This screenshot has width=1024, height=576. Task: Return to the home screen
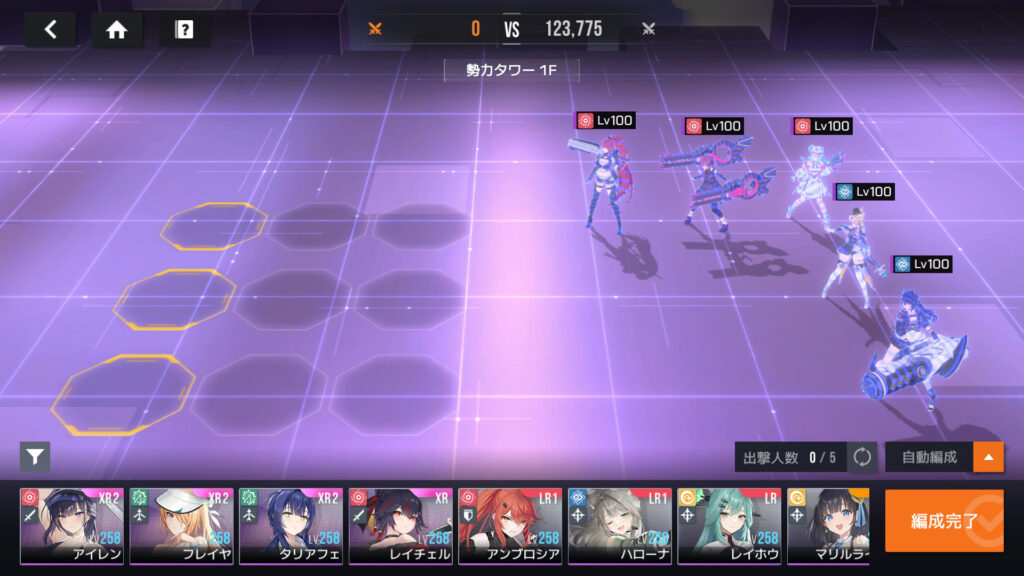[x=117, y=29]
